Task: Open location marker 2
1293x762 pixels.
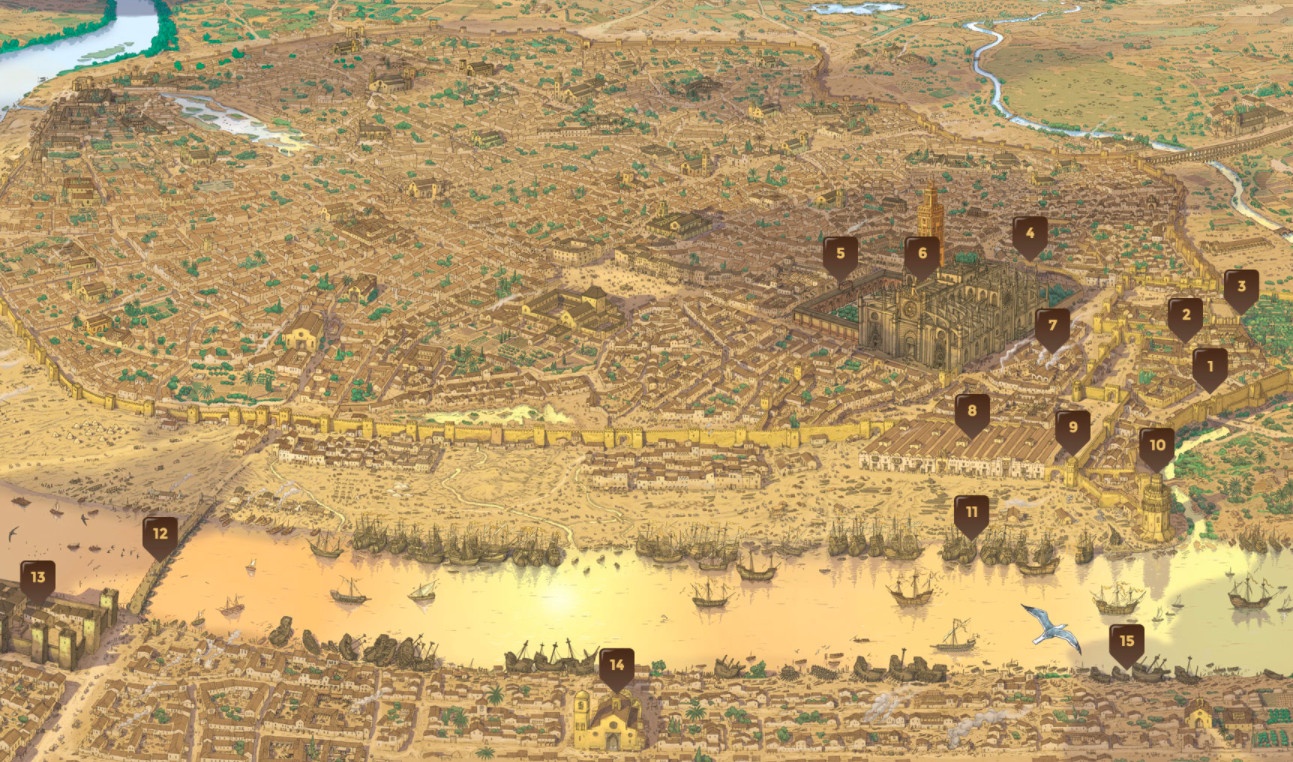Action: point(1185,317)
